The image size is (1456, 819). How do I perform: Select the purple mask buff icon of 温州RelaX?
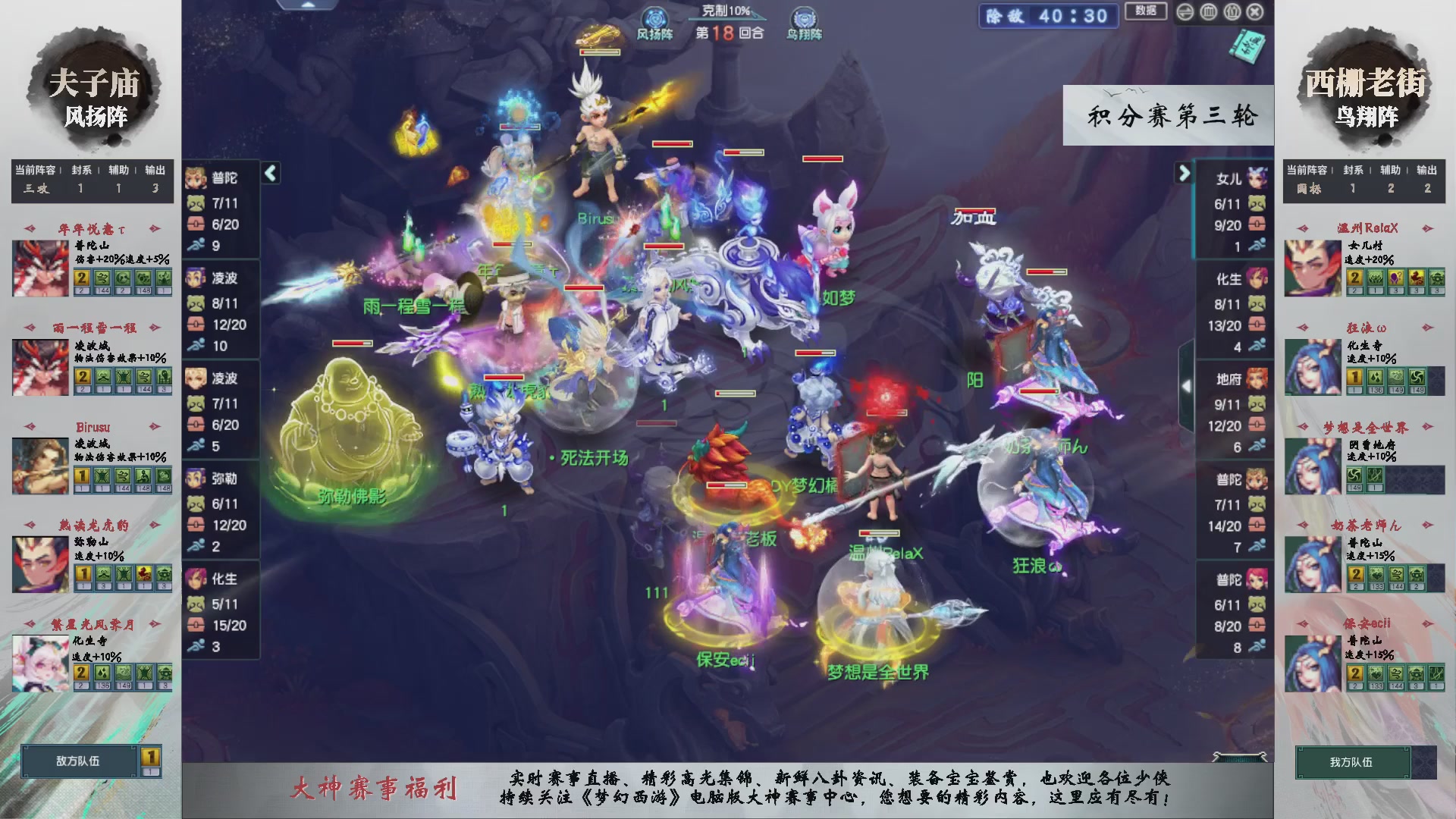[1395, 278]
